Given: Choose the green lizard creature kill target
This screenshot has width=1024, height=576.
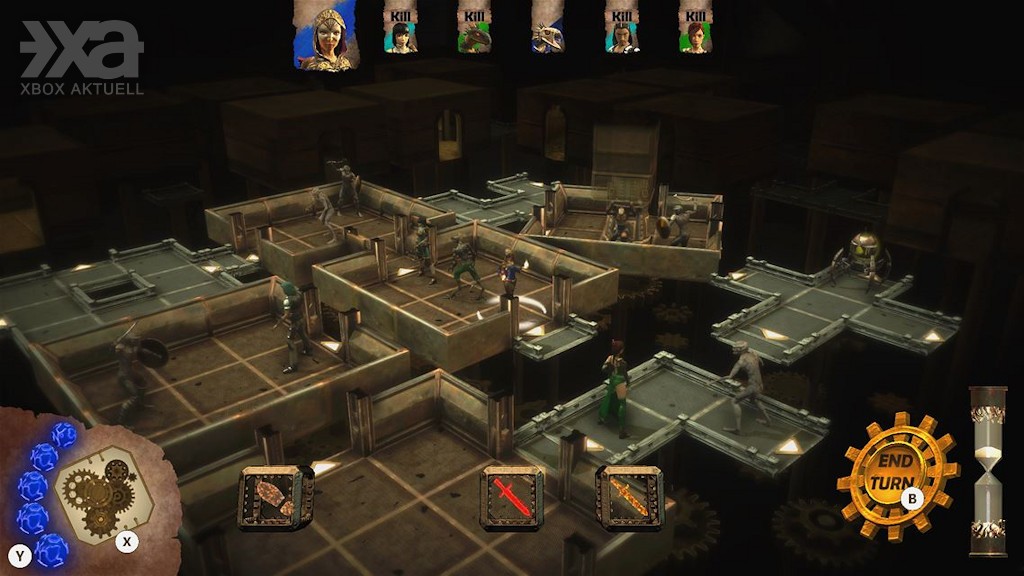Looking at the screenshot, I should click(474, 31).
